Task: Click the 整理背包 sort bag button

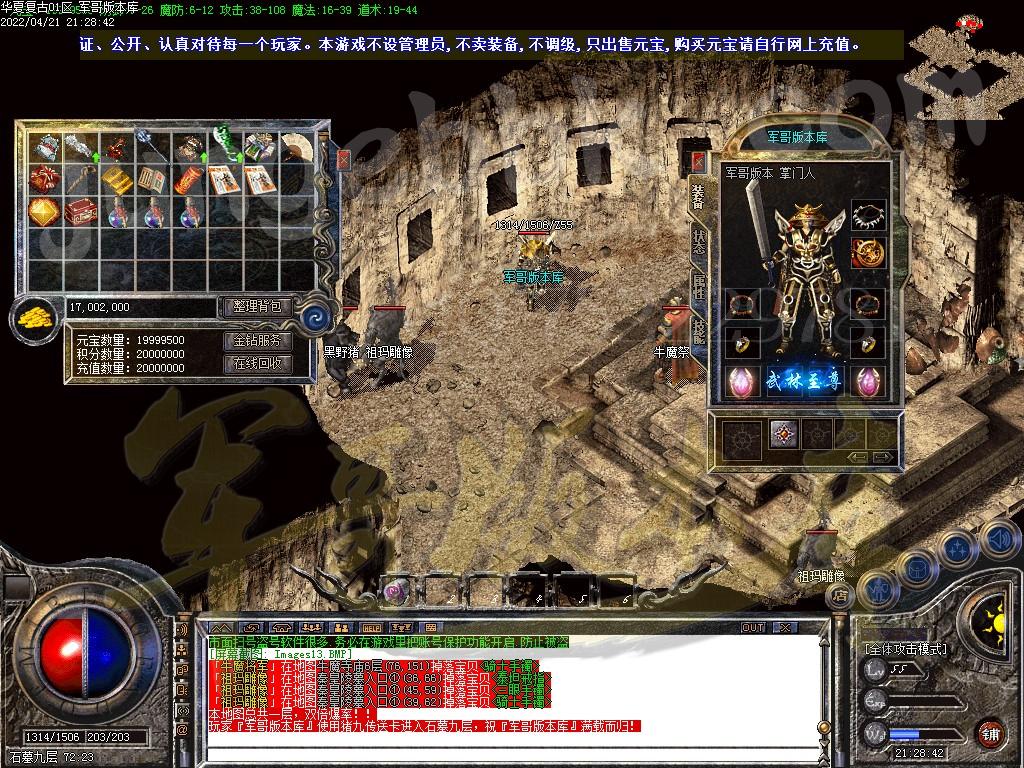Action: click(256, 307)
